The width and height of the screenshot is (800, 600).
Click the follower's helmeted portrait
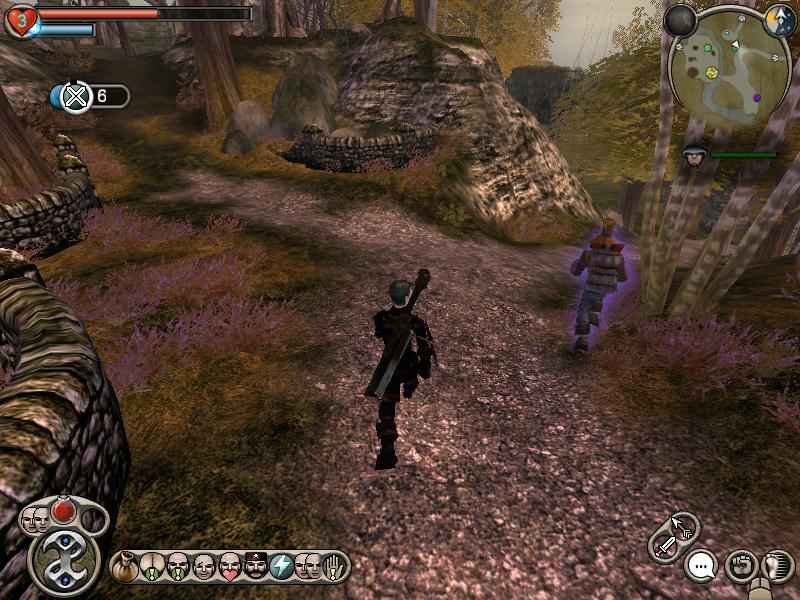pyautogui.click(x=694, y=155)
